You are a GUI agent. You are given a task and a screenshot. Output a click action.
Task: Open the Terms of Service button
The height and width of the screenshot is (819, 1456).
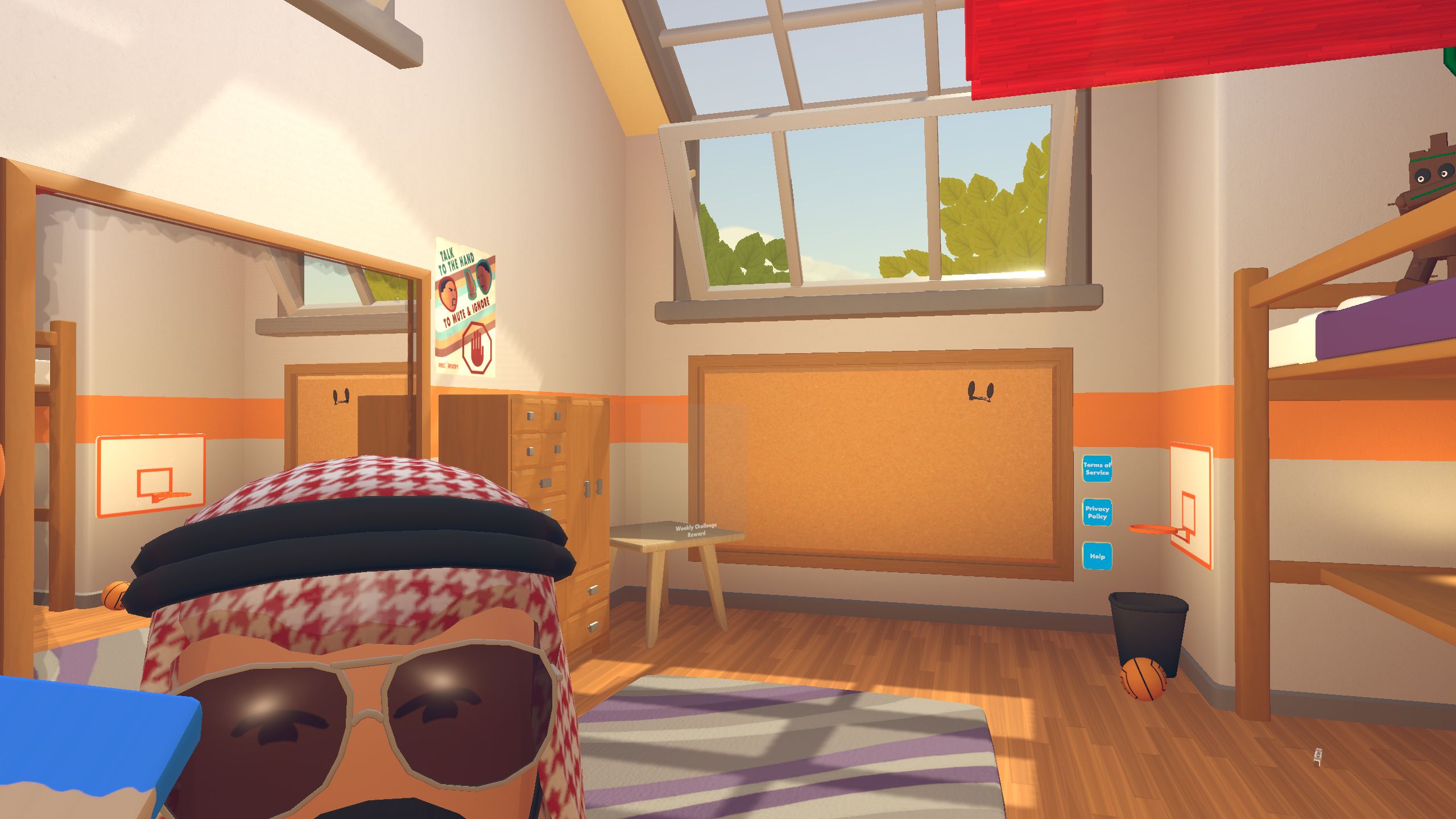[1097, 469]
